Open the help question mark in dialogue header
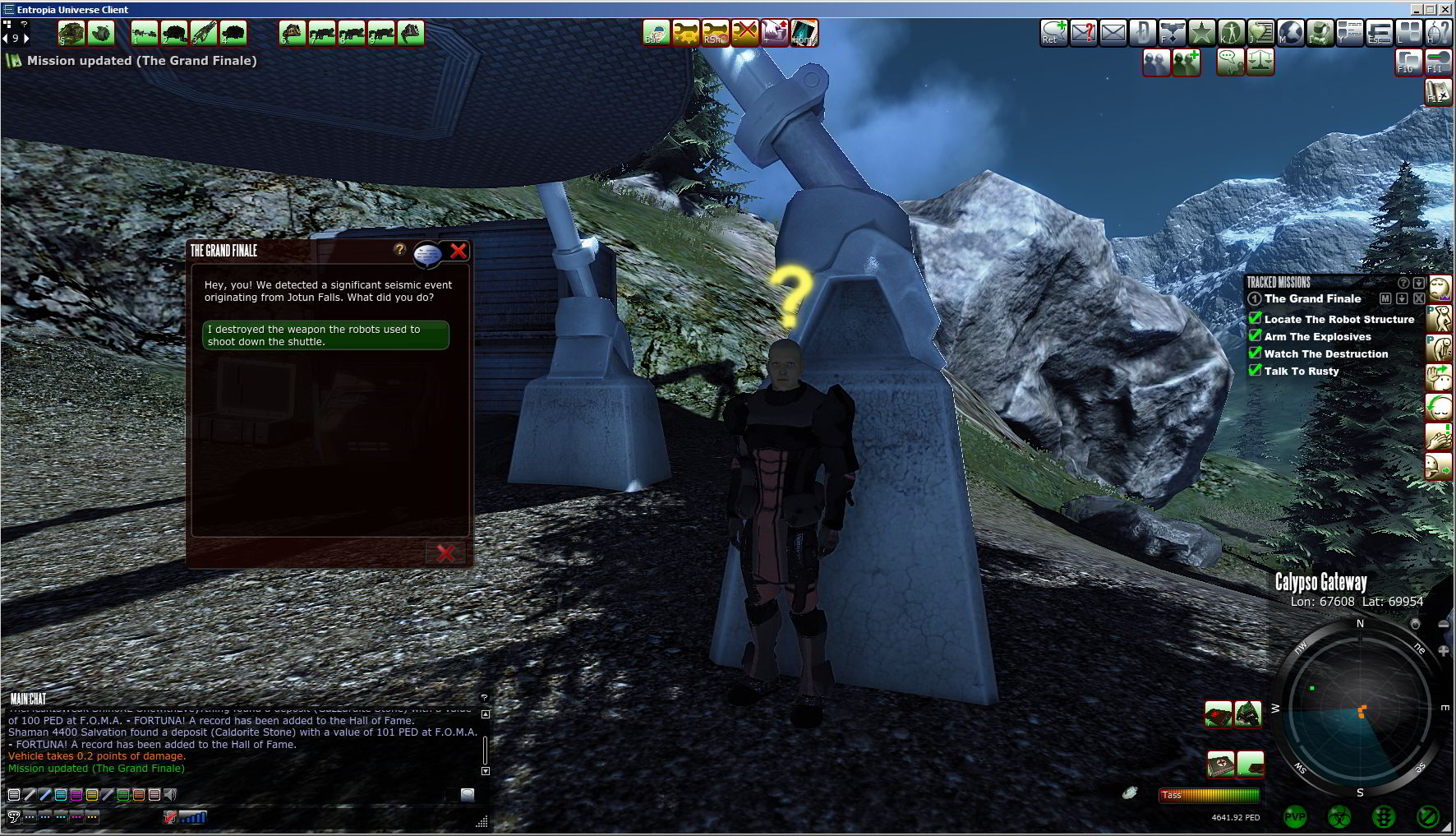This screenshot has height=836, width=1456. click(400, 249)
